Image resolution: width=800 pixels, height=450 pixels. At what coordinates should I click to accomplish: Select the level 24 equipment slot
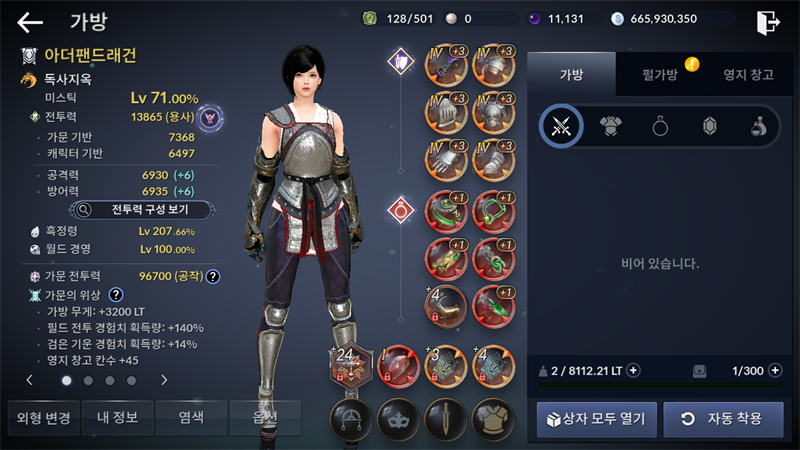click(351, 364)
